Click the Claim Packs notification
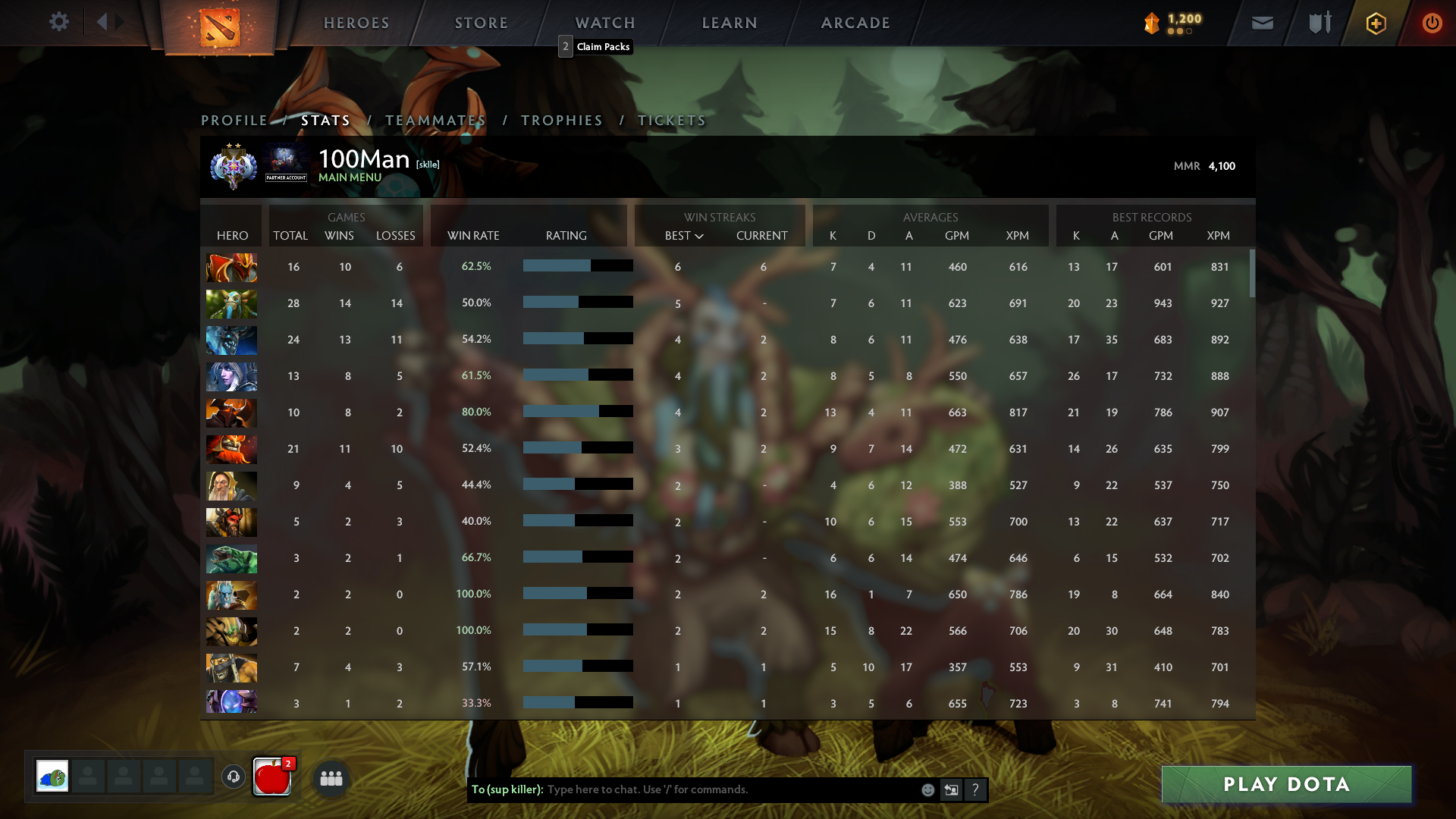This screenshot has width=1456, height=819. (598, 46)
